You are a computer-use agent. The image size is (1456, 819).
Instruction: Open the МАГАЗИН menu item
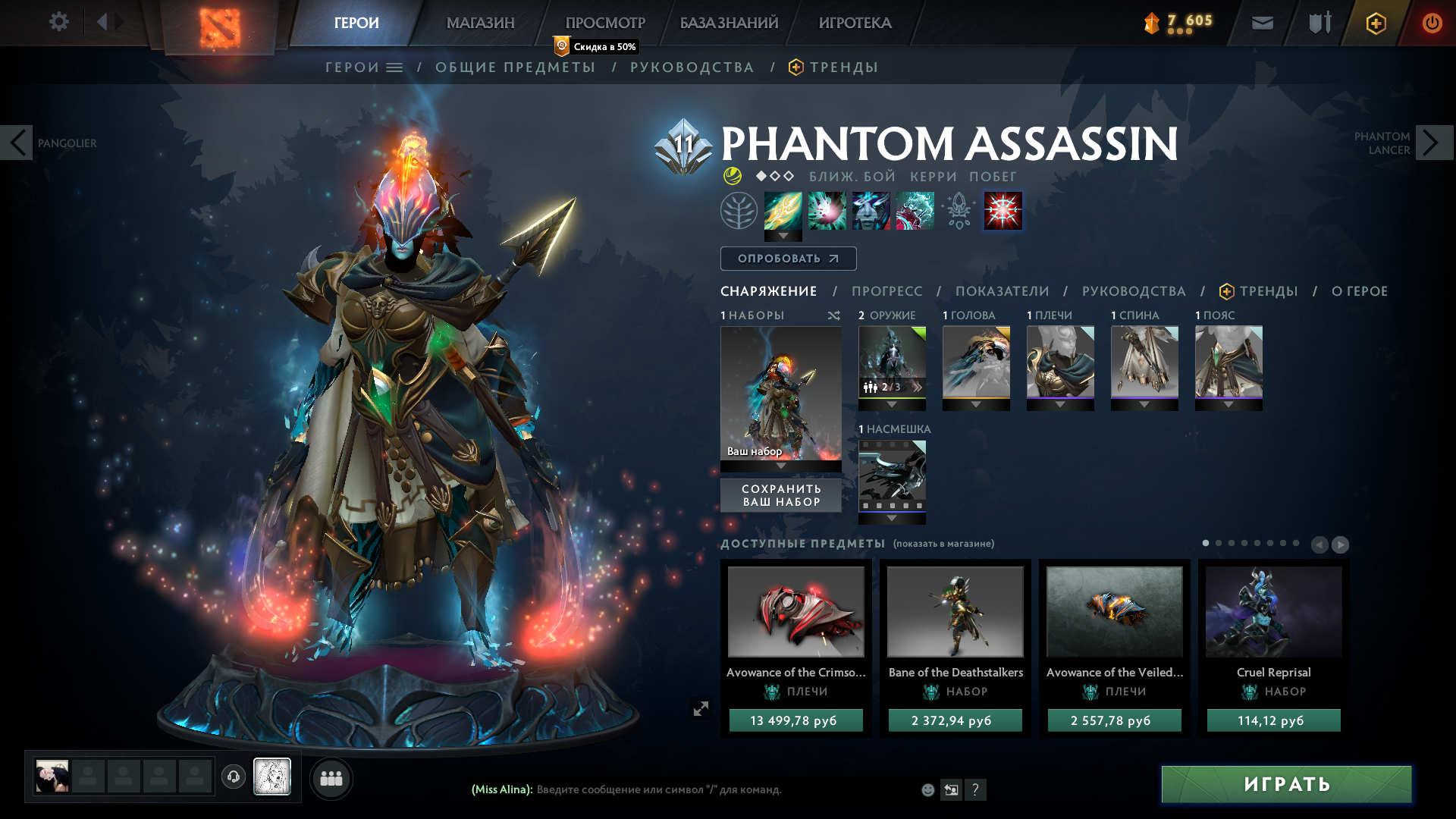click(480, 23)
